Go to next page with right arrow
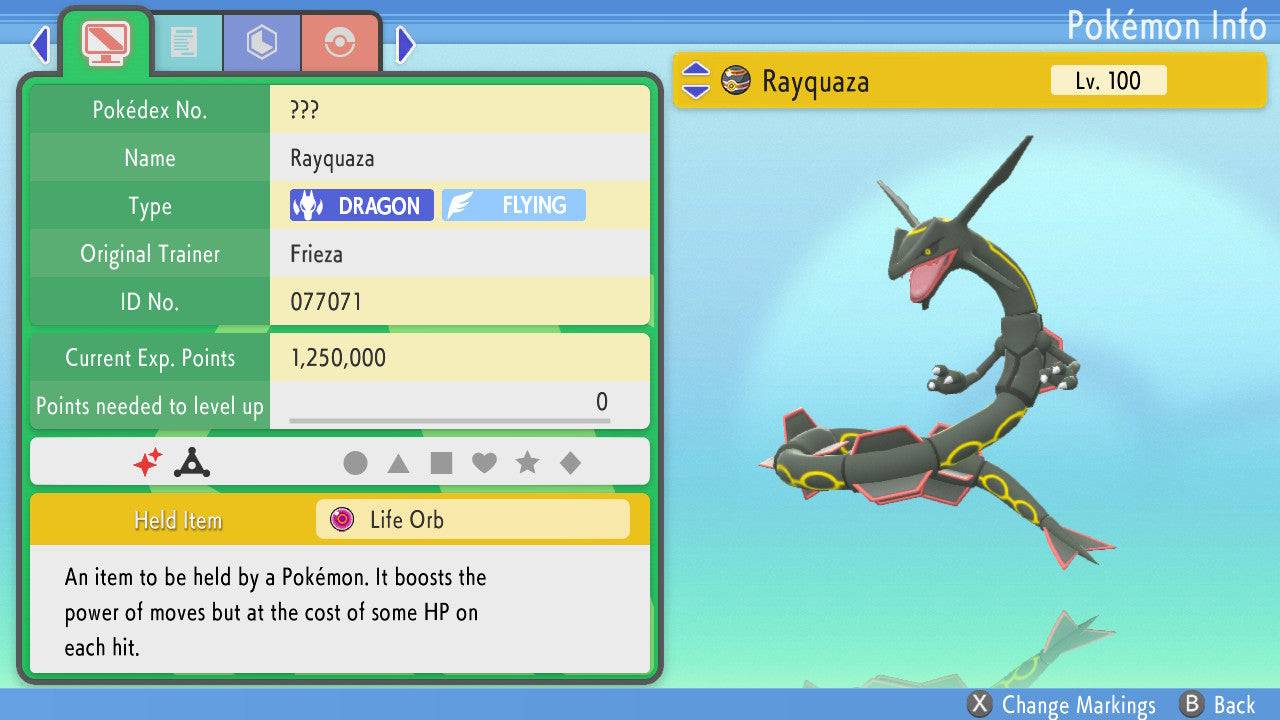The image size is (1280, 720). (x=405, y=44)
